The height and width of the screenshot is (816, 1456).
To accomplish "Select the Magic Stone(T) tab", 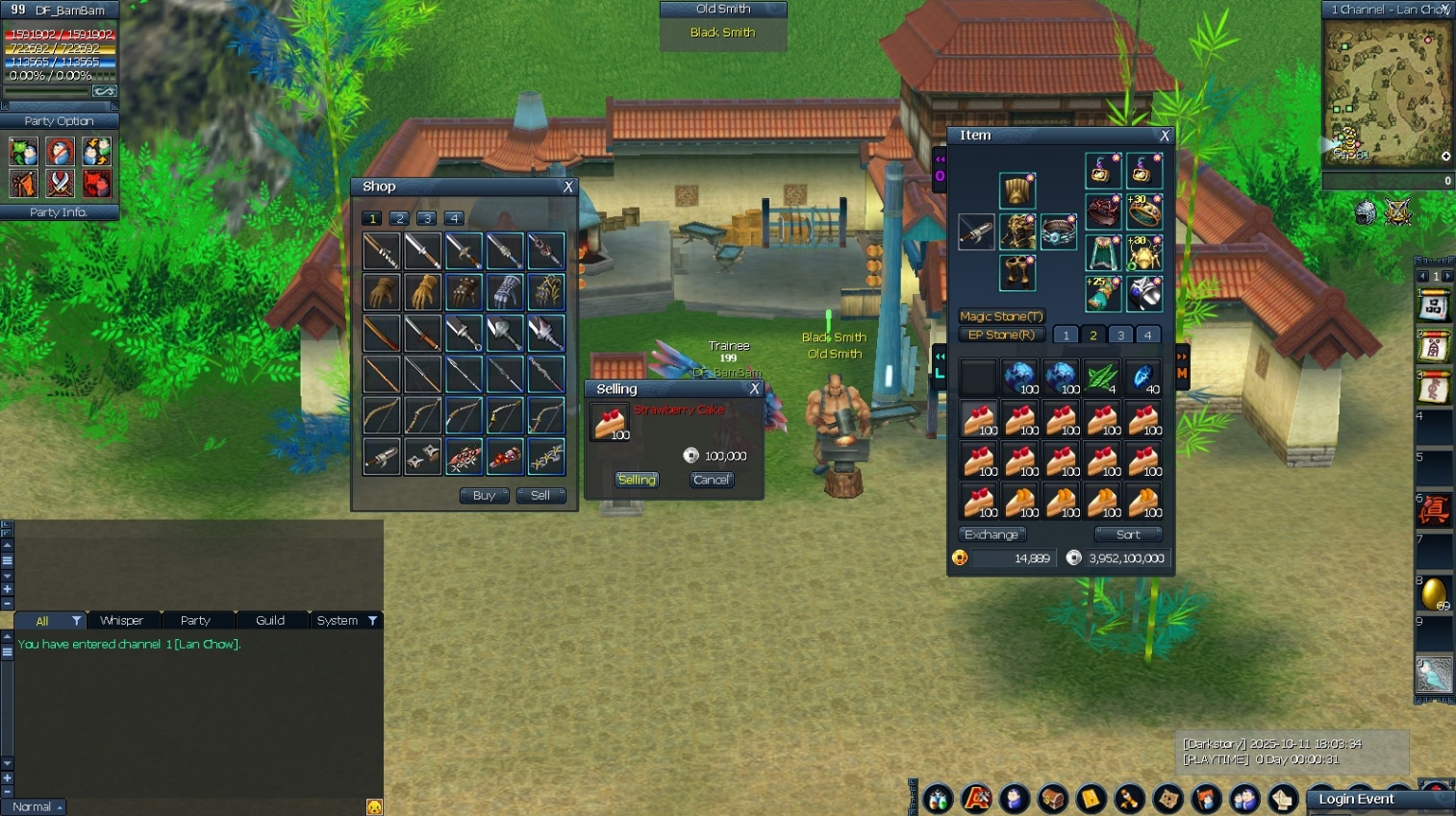I will pos(1001,316).
